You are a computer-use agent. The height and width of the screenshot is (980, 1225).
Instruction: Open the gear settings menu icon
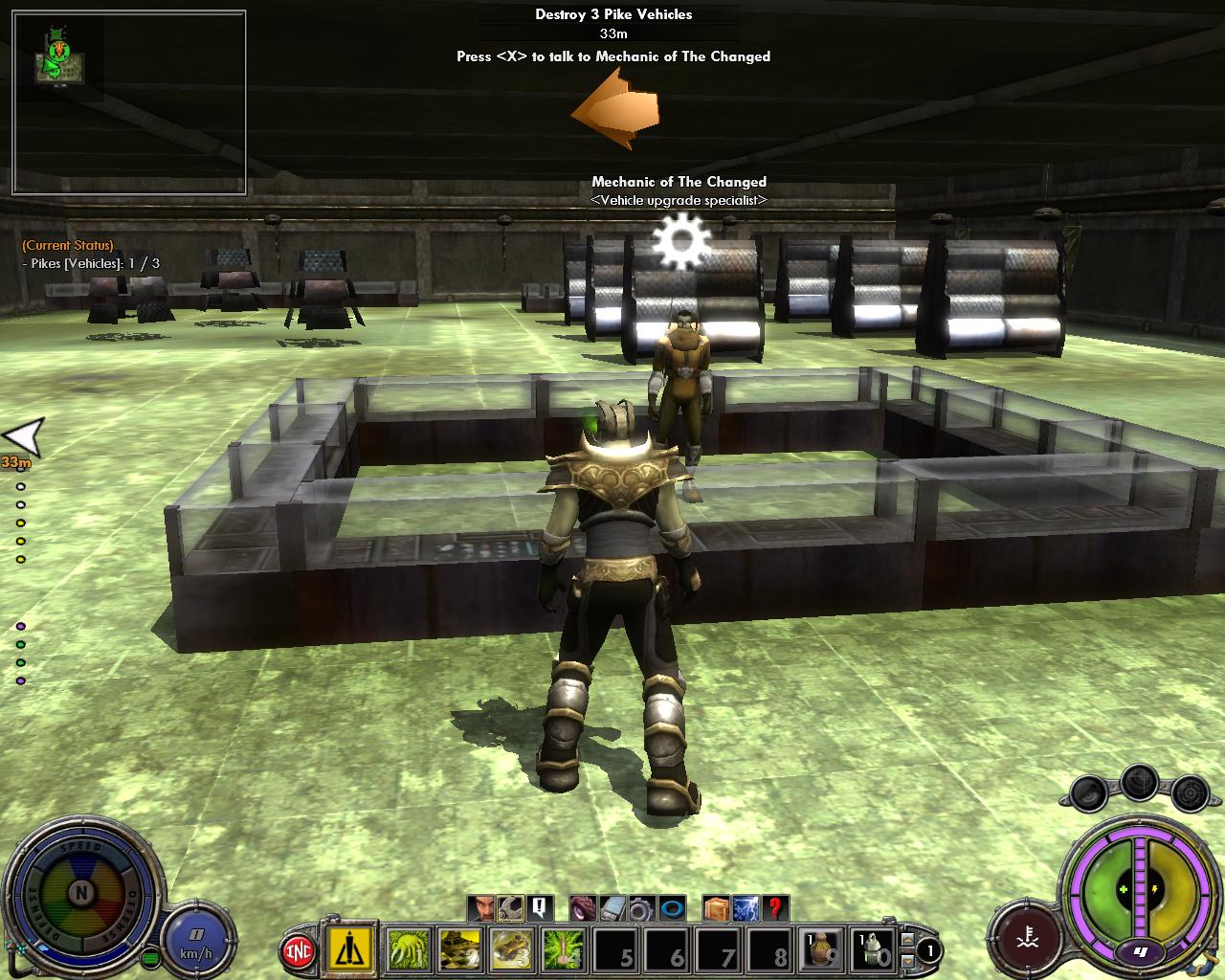[640, 907]
